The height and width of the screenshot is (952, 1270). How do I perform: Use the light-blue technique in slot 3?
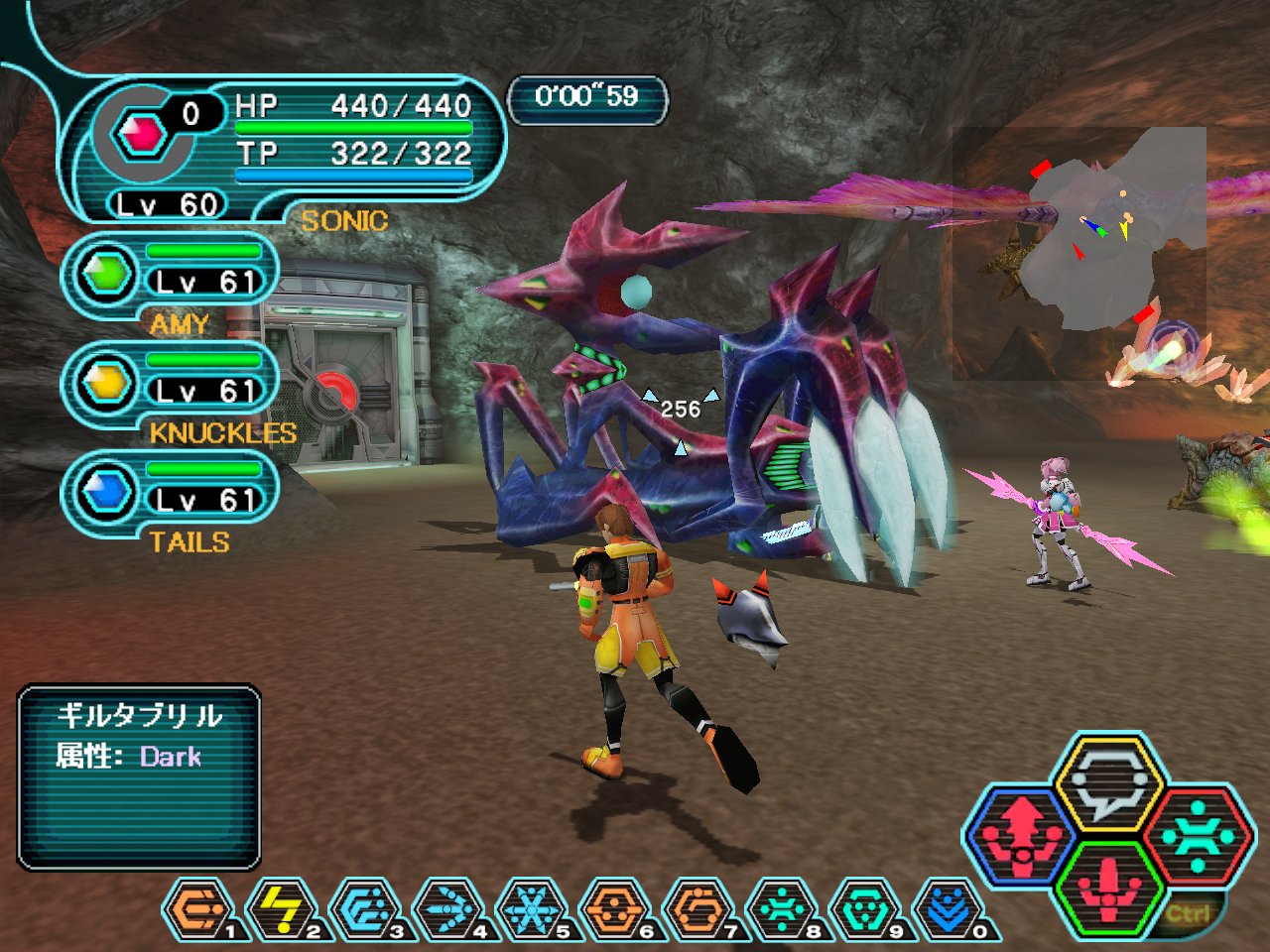(365, 909)
